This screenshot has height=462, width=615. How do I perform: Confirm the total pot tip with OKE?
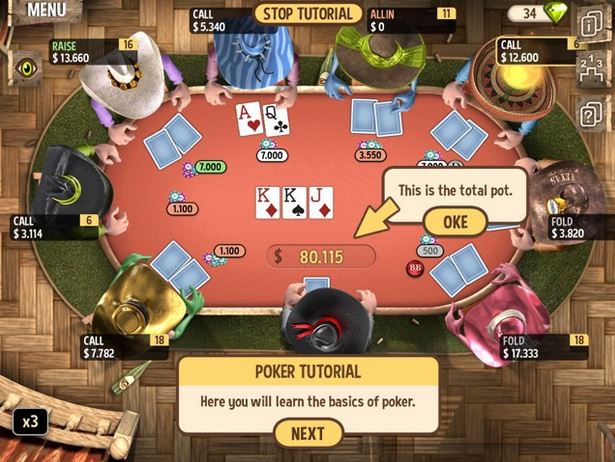[455, 221]
